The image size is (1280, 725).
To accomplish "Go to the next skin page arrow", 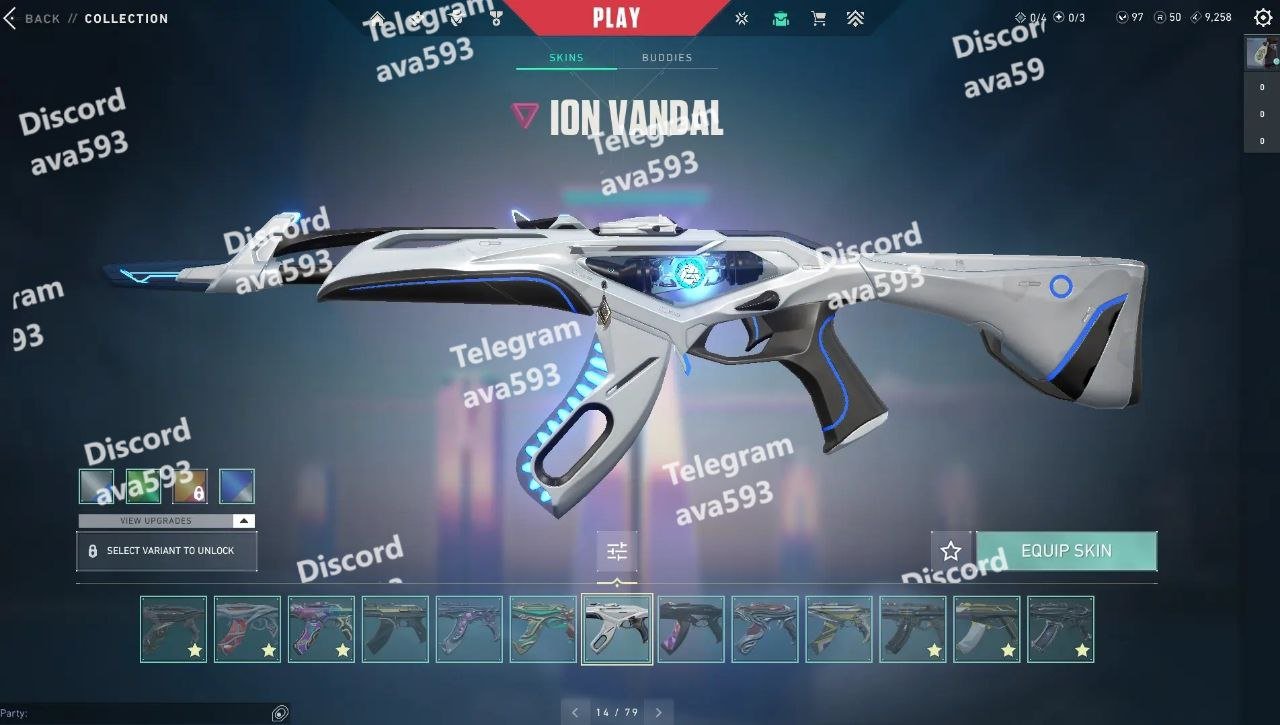I will pos(658,713).
